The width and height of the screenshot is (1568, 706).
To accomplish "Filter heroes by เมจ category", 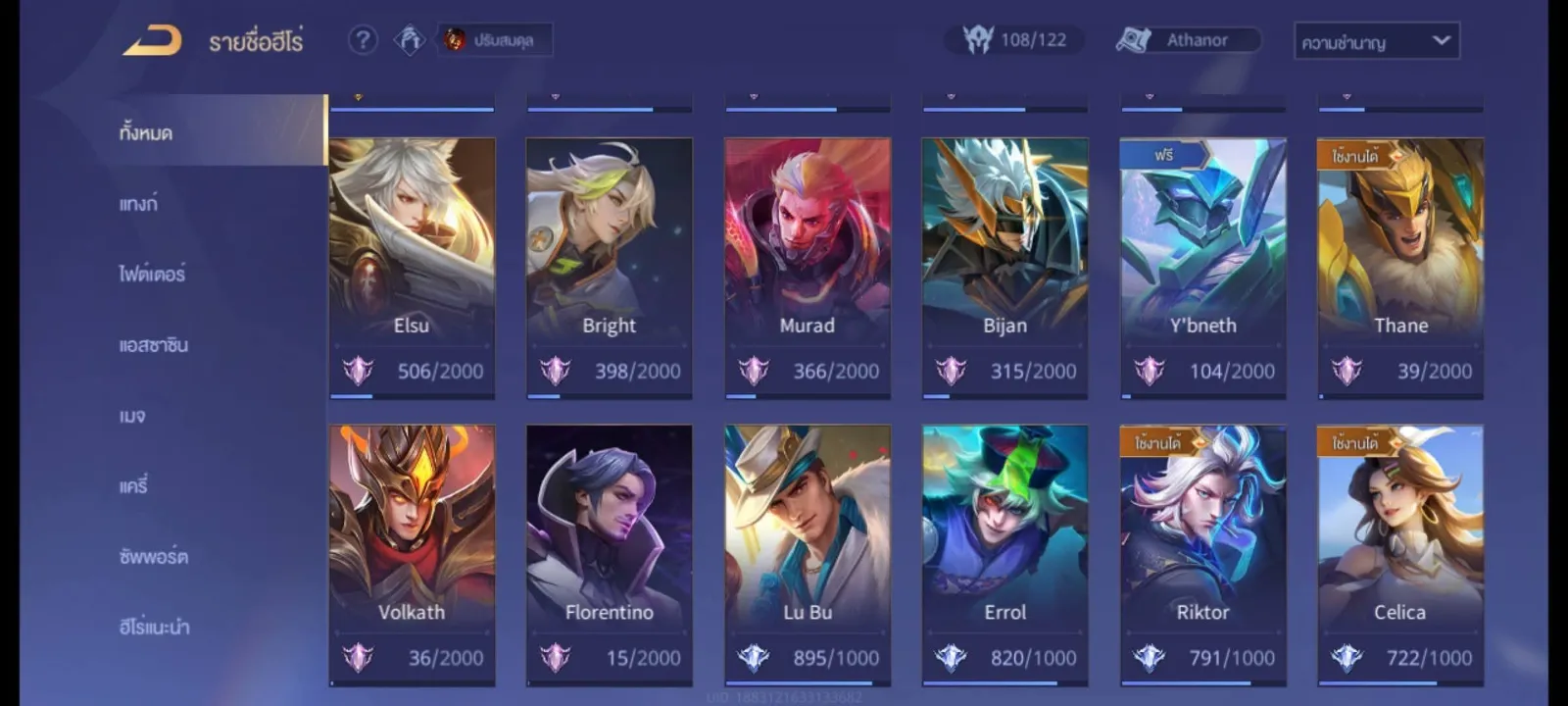I will [x=132, y=416].
